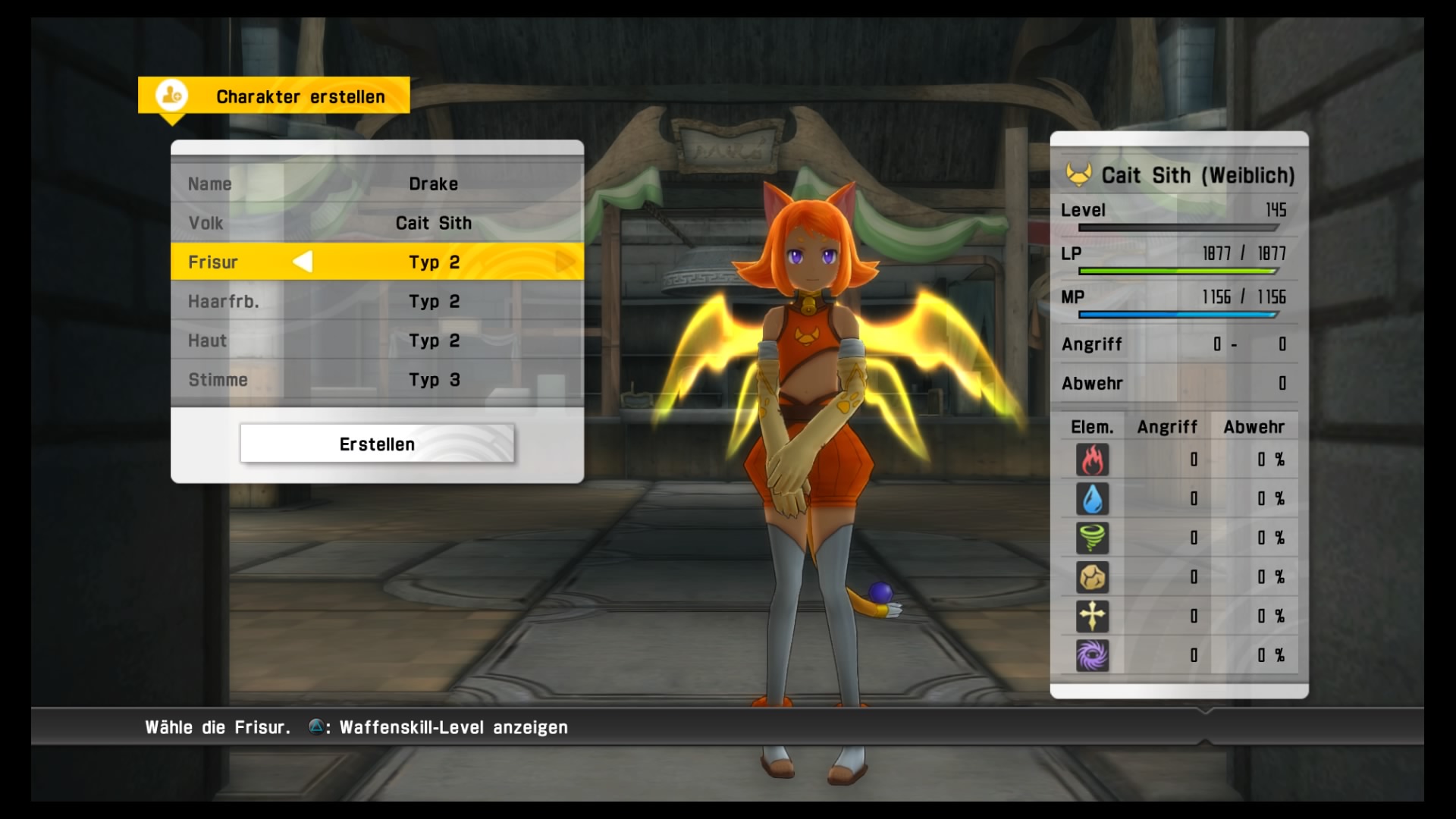Click the right arrow on Frisur
The height and width of the screenshot is (819, 1456).
tap(565, 262)
